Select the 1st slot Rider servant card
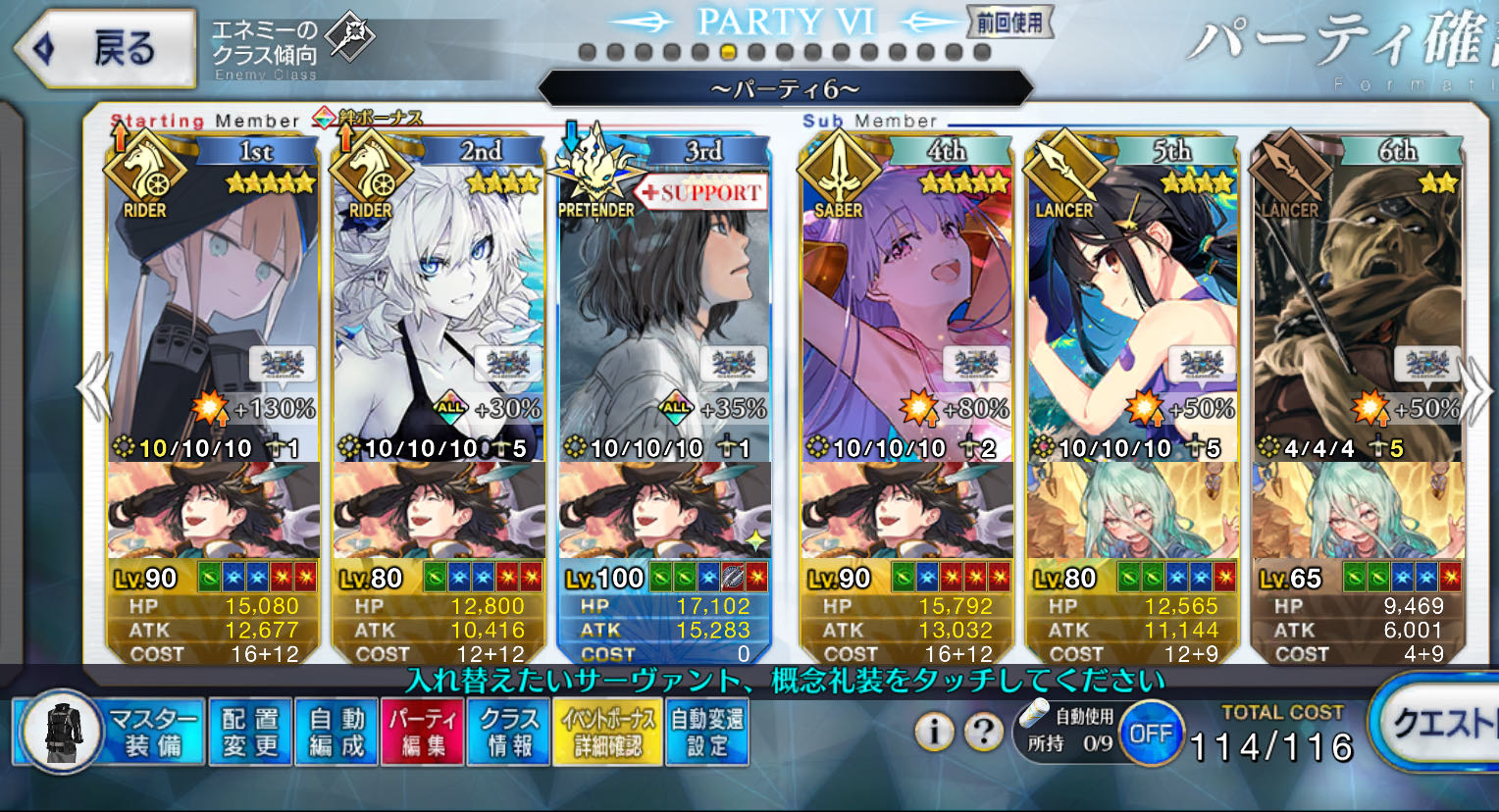Screen dimensions: 1499x812 tap(213, 314)
